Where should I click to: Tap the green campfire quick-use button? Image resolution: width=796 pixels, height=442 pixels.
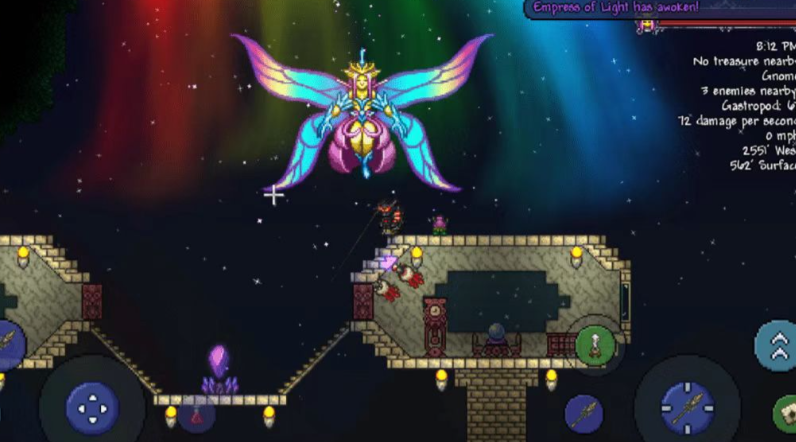594,345
